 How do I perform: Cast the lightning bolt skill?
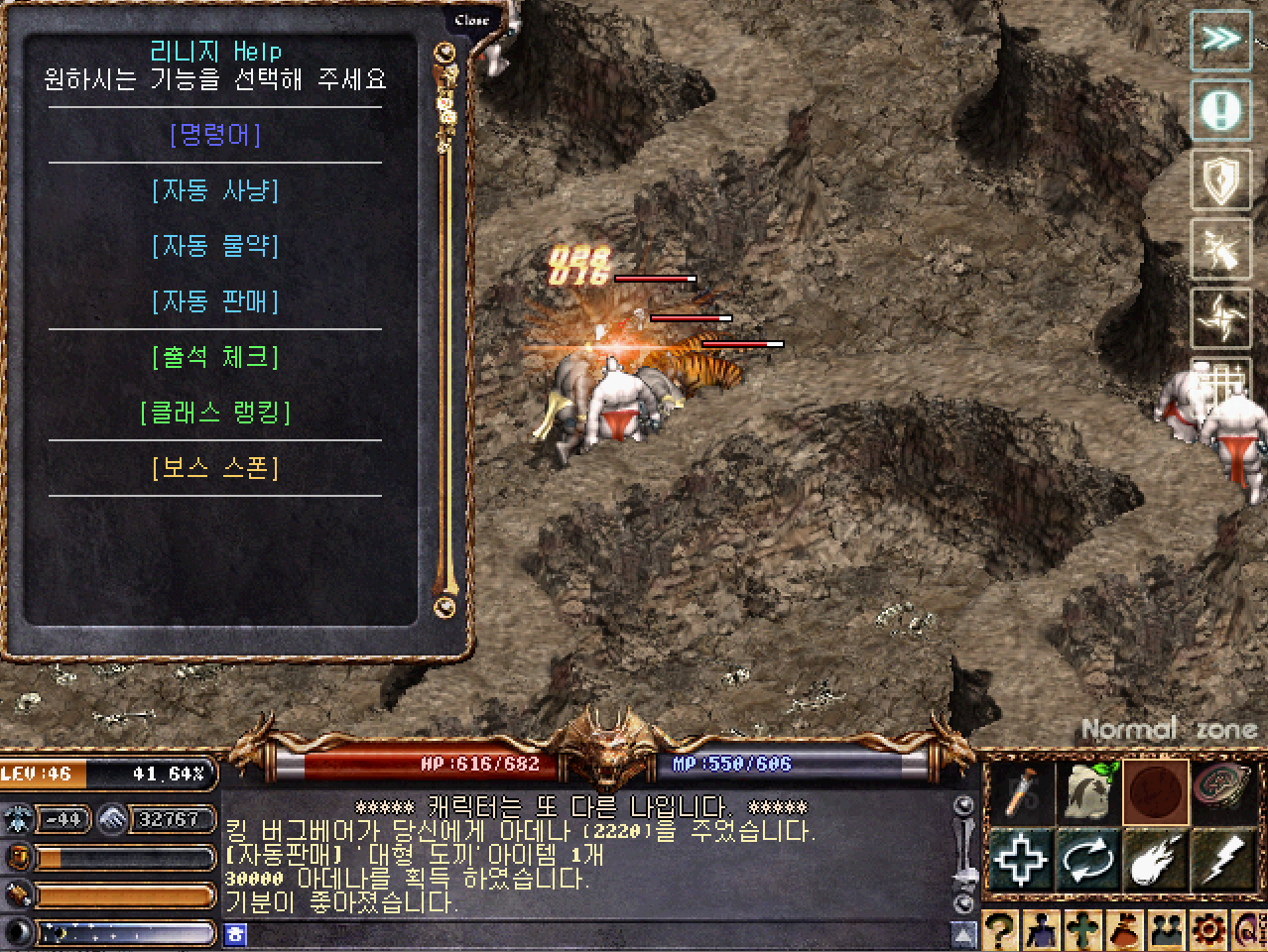pyautogui.click(x=1223, y=859)
